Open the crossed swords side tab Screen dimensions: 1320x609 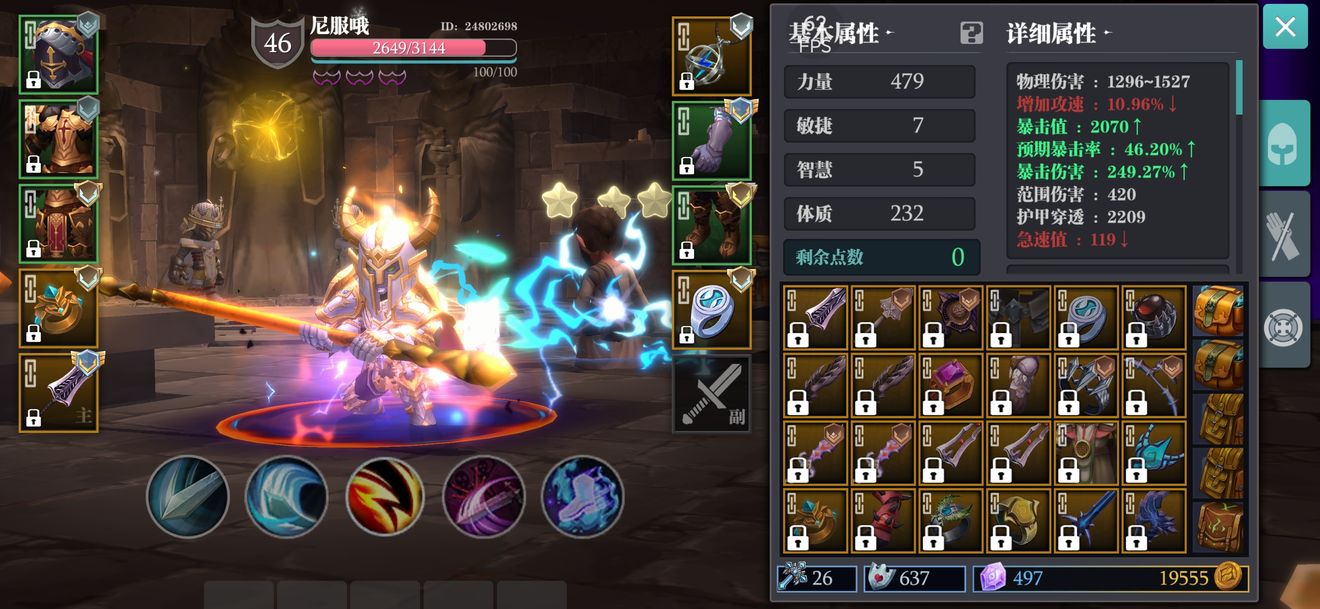tap(1284, 234)
